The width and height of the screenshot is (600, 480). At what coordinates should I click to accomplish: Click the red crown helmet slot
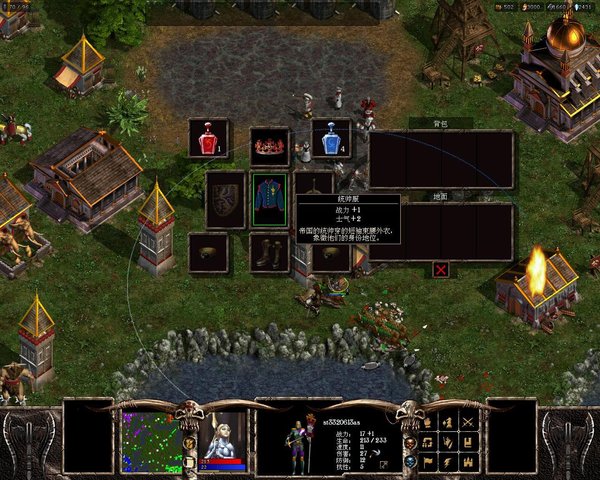point(269,146)
